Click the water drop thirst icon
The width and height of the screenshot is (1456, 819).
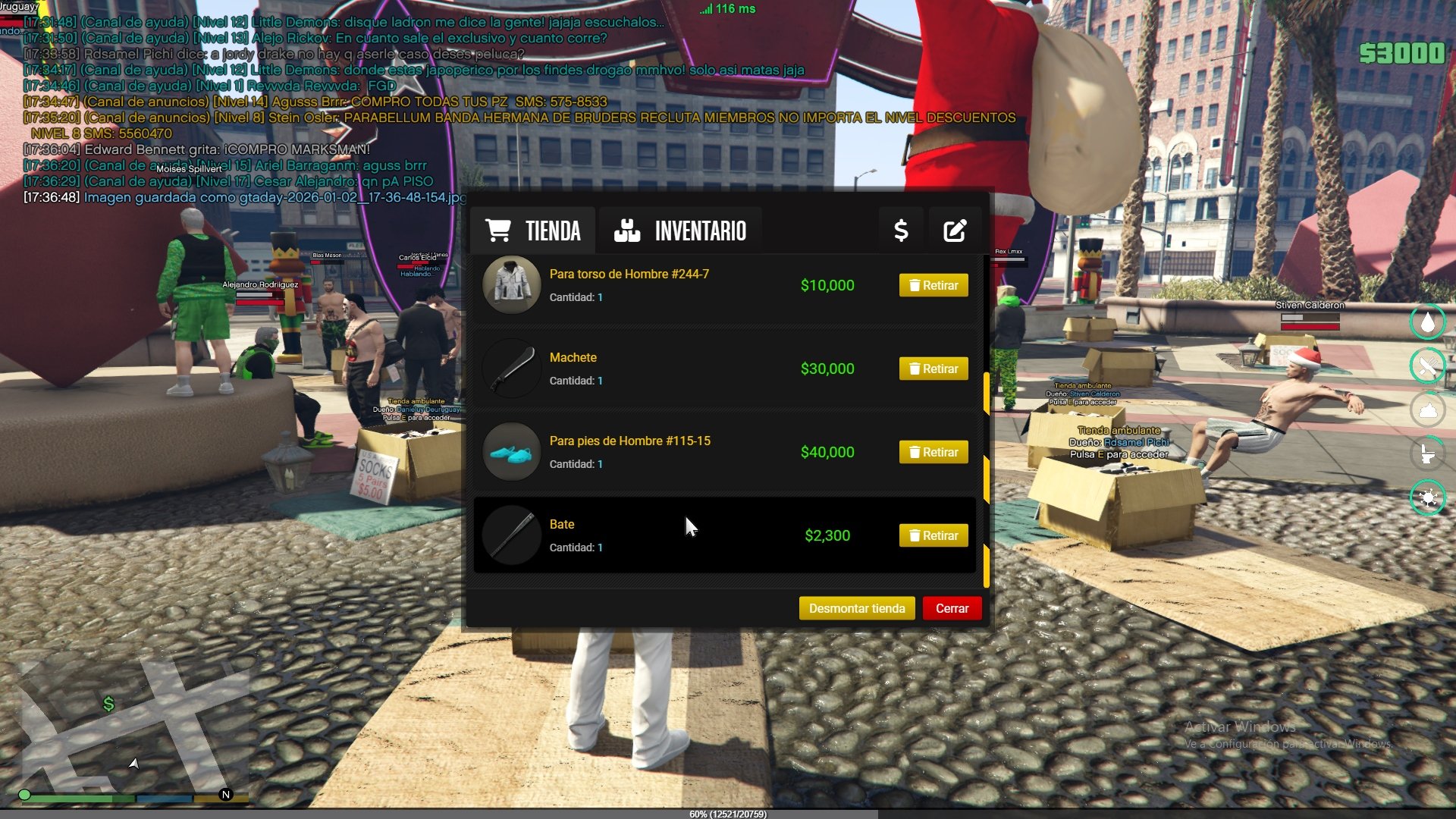point(1427,322)
